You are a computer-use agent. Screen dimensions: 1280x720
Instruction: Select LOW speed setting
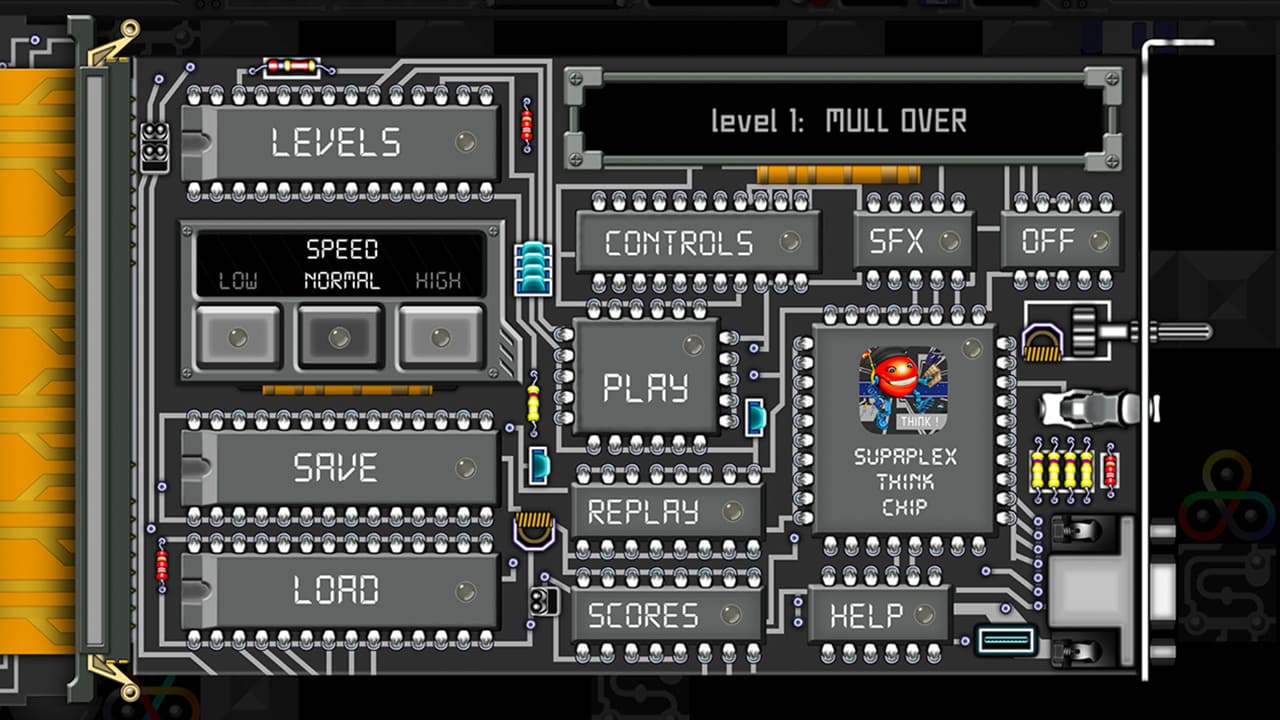click(x=242, y=336)
